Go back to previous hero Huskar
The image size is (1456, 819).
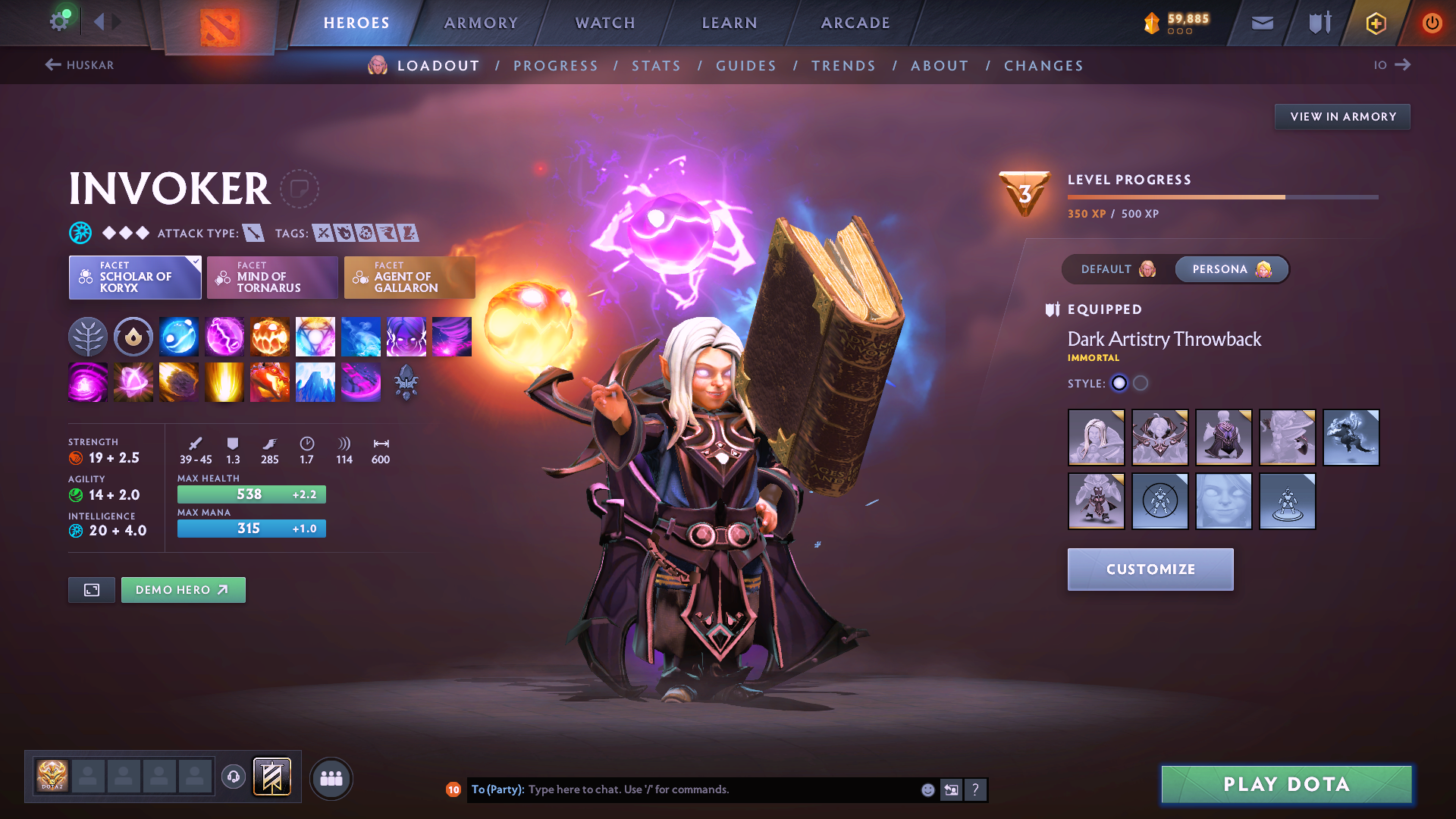point(80,65)
